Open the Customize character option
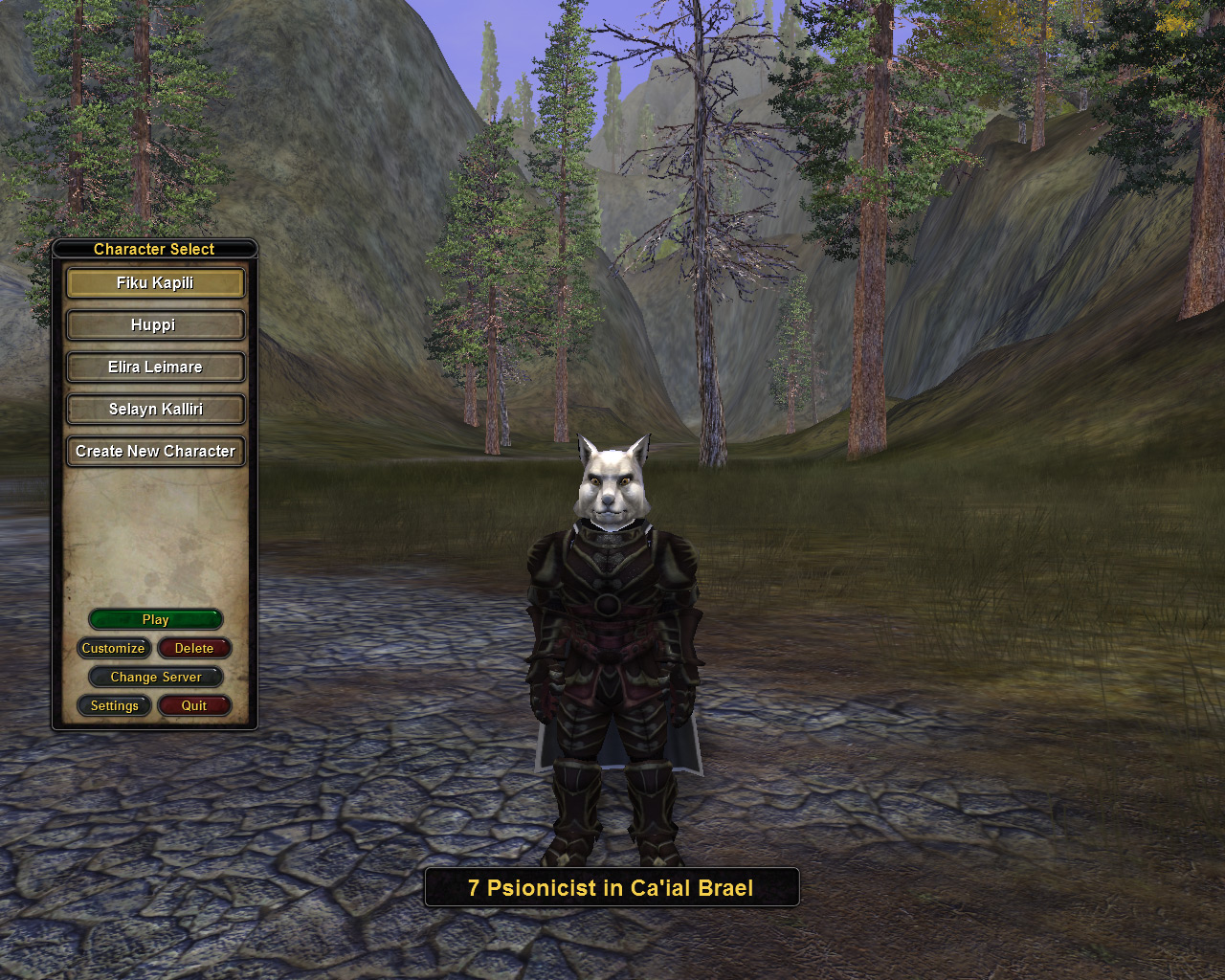The height and width of the screenshot is (980, 1225). pos(114,649)
